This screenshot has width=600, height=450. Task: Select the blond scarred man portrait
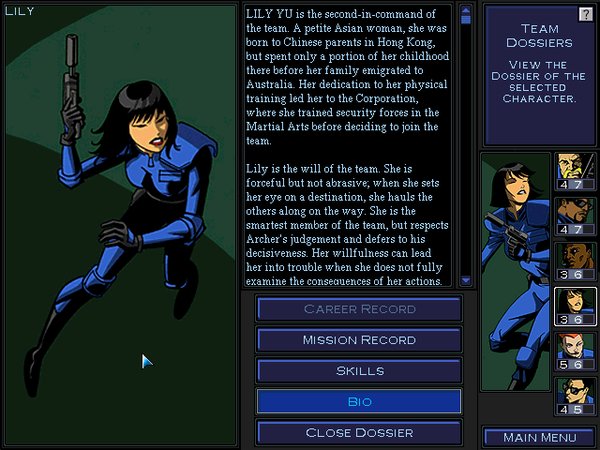[x=574, y=171]
